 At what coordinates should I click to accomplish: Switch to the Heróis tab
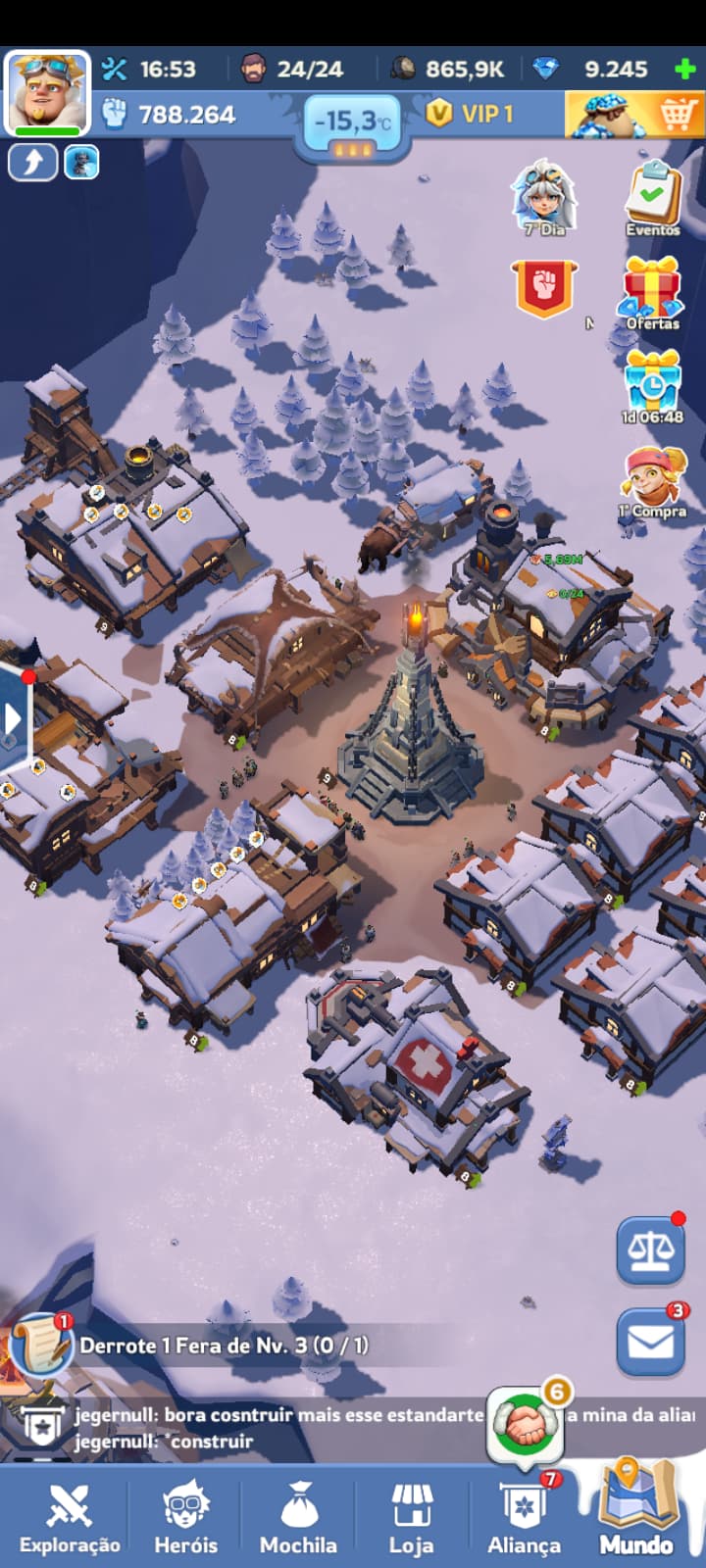pyautogui.click(x=185, y=1516)
